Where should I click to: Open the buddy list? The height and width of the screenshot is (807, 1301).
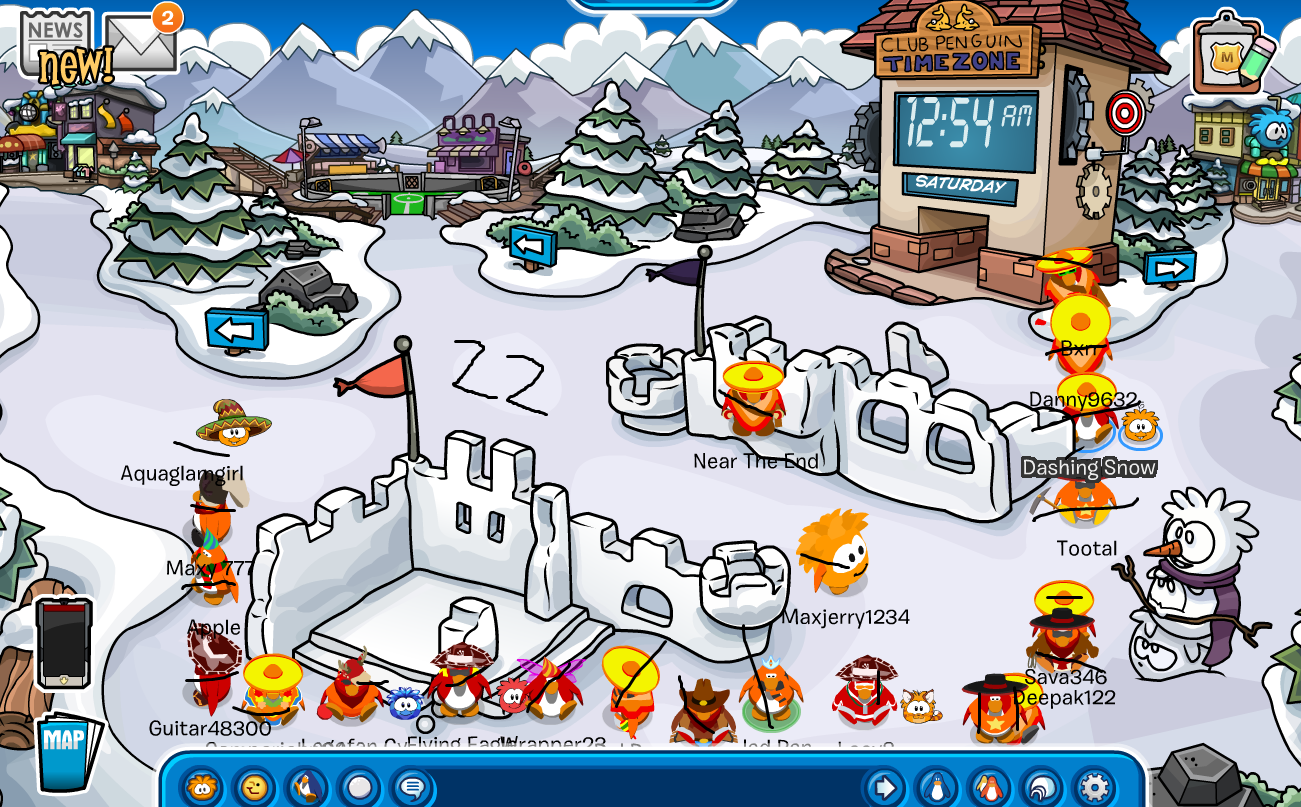pos(989,787)
